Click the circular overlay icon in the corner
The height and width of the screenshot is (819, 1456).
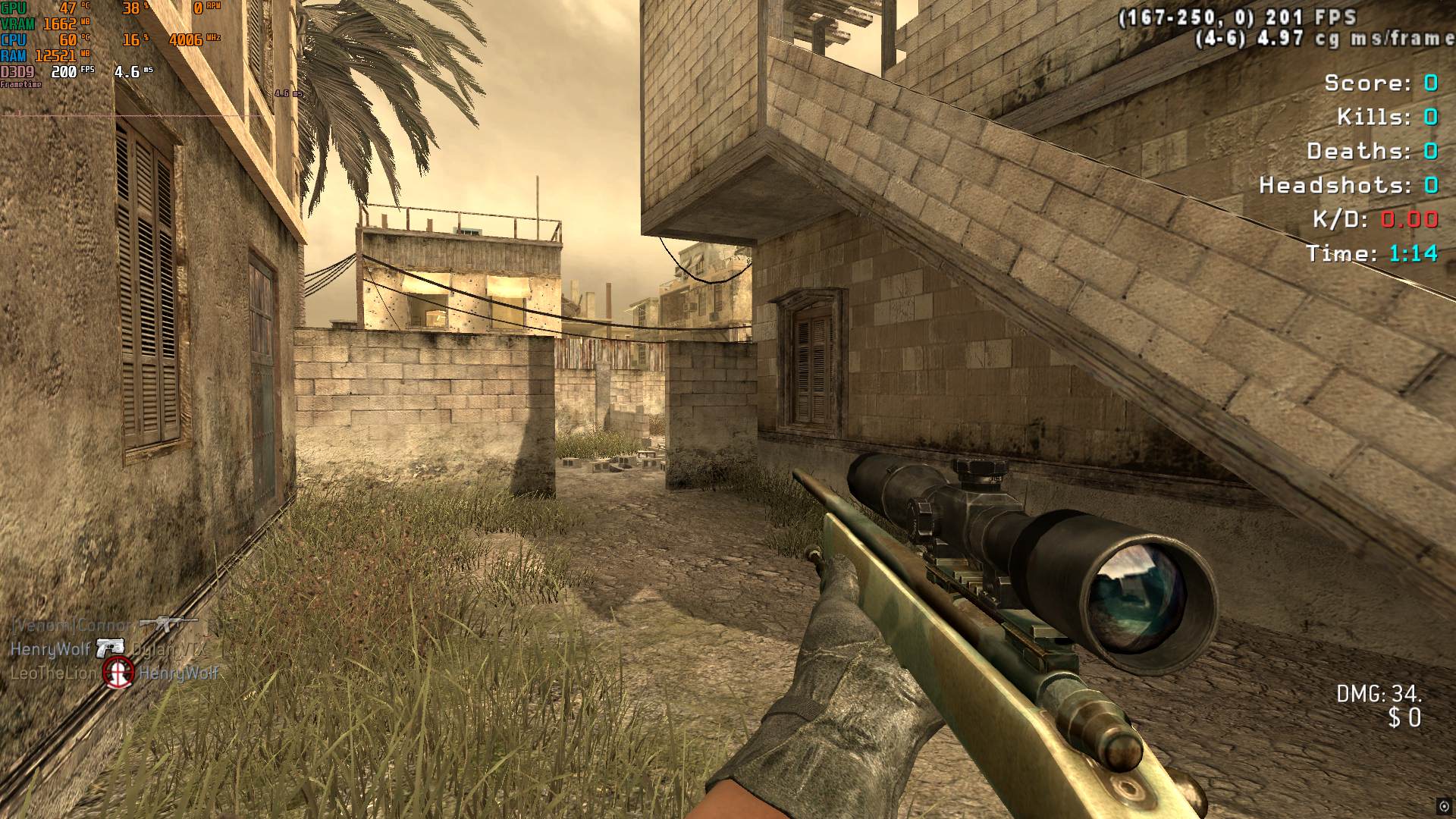(x=1443, y=807)
